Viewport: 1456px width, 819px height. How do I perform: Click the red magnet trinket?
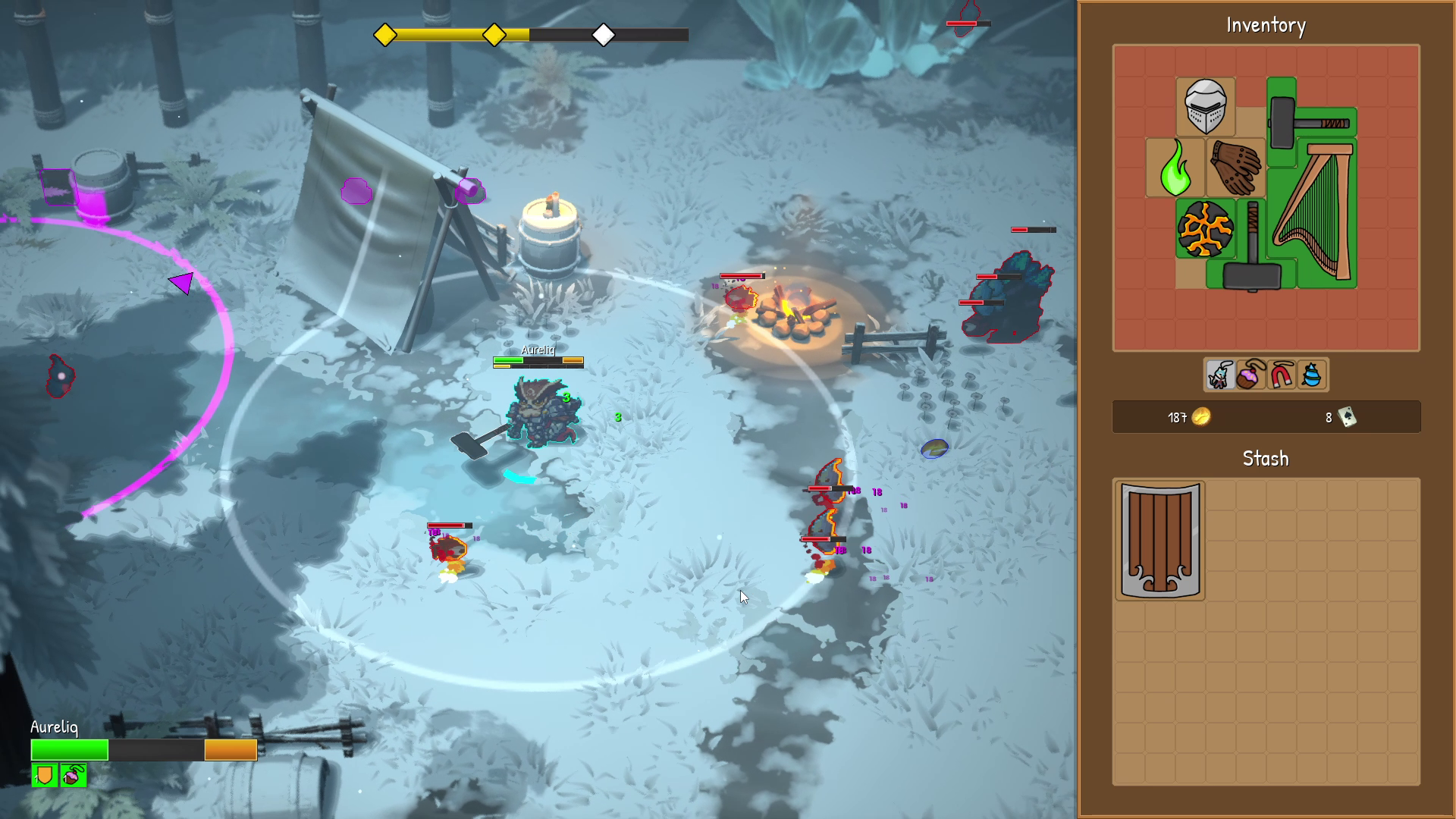coord(1282,375)
